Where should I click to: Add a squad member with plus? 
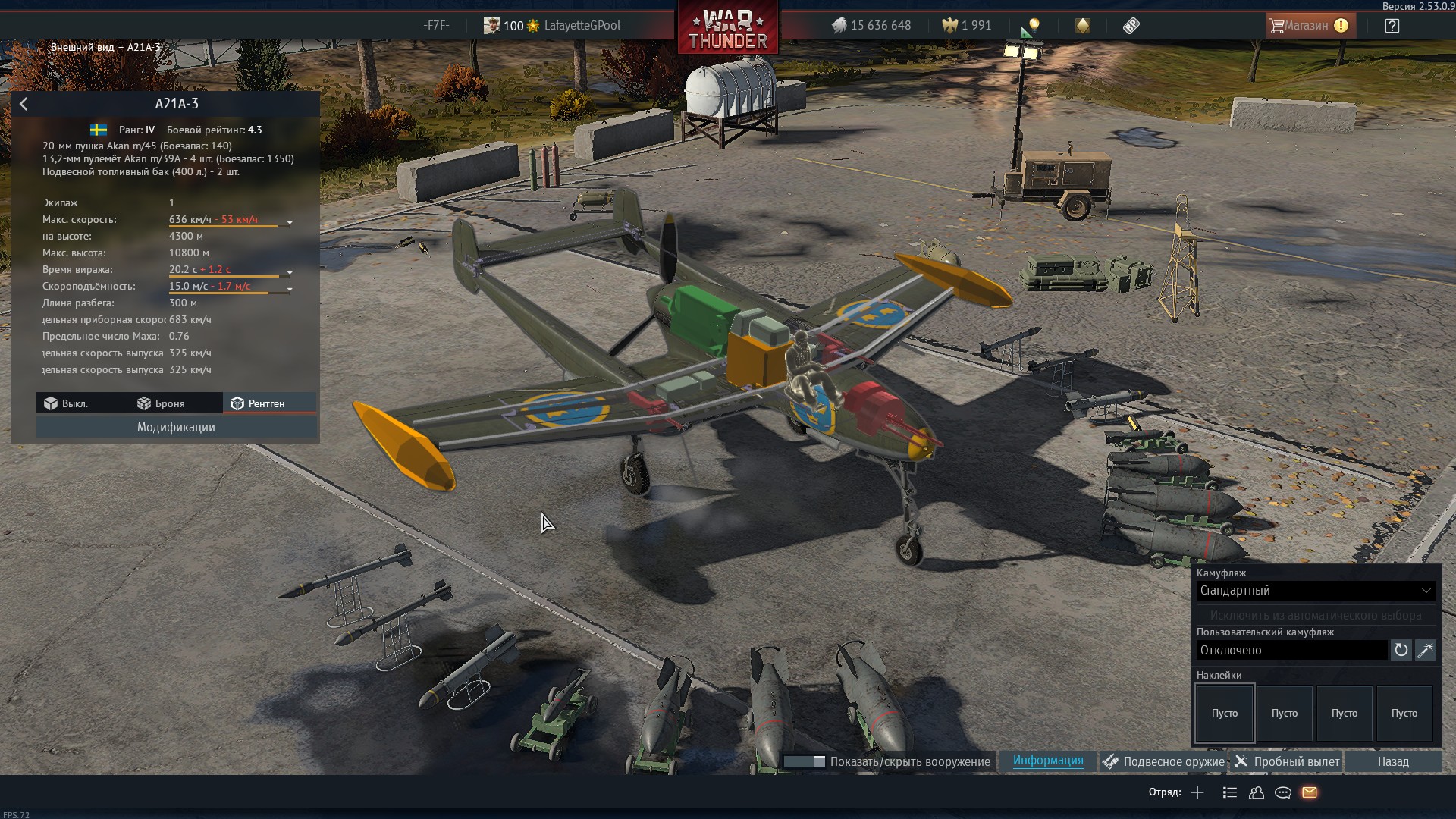(x=1197, y=792)
